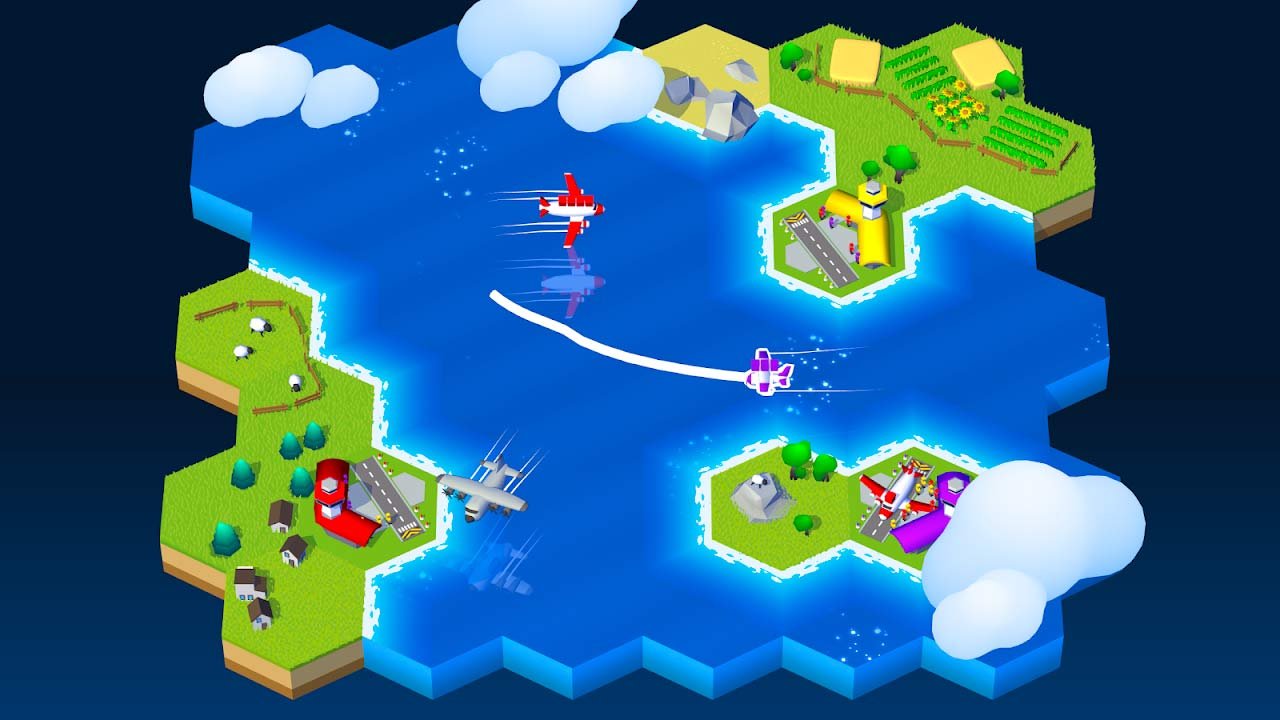Viewport: 1280px width, 720px height.
Task: Select the purple plane with white outline
Action: coord(768,372)
